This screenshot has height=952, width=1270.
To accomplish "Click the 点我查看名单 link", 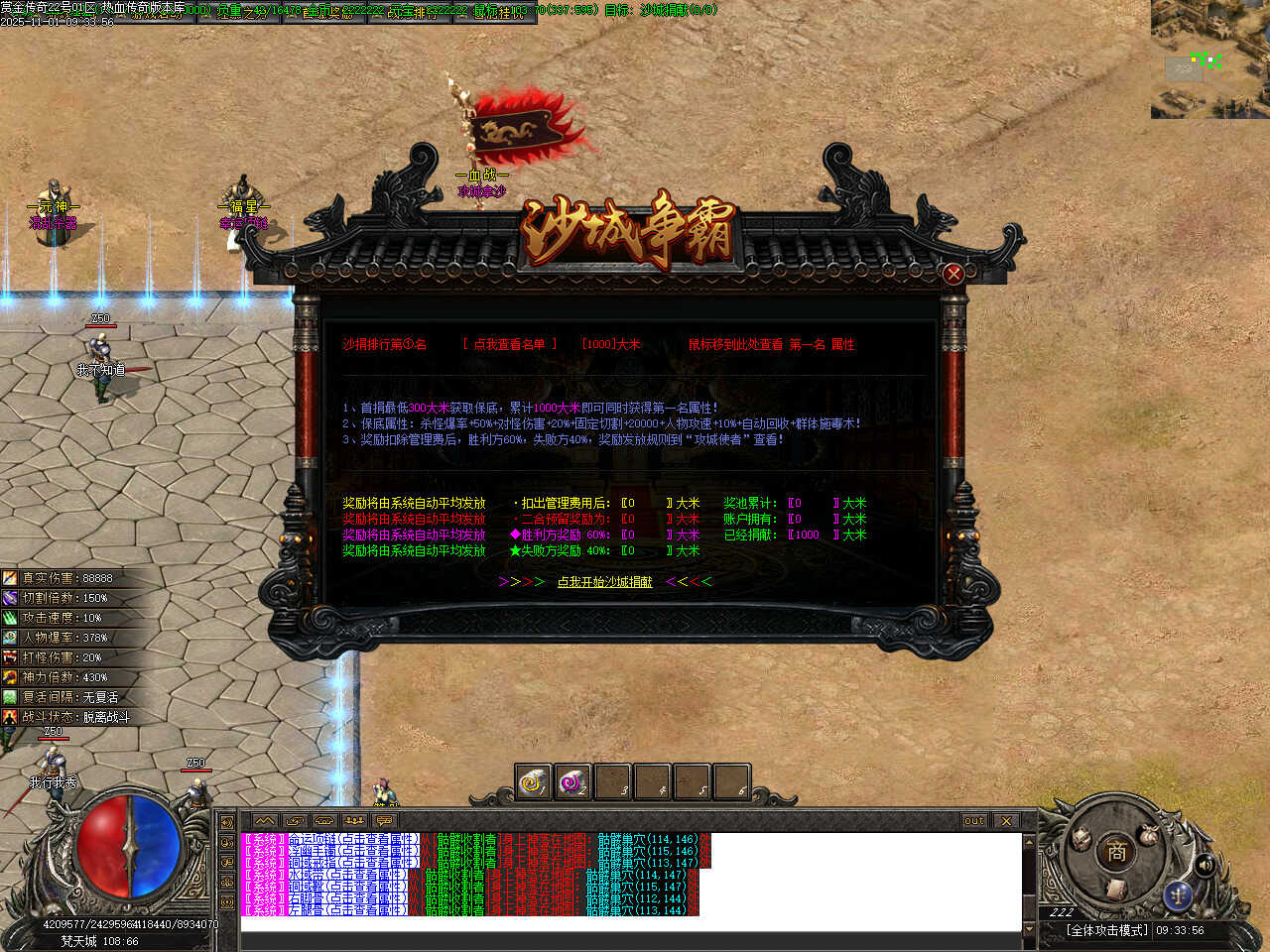I will [x=509, y=344].
